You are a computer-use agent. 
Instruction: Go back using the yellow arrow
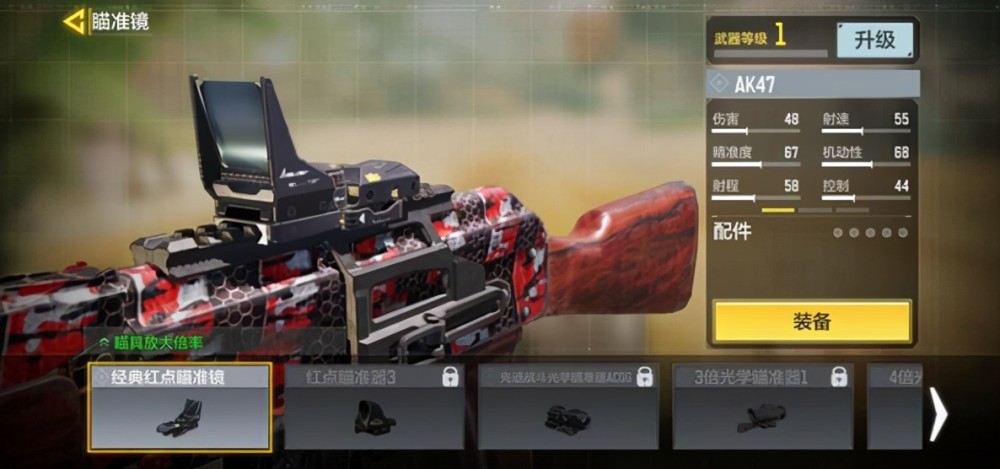(x=74, y=21)
